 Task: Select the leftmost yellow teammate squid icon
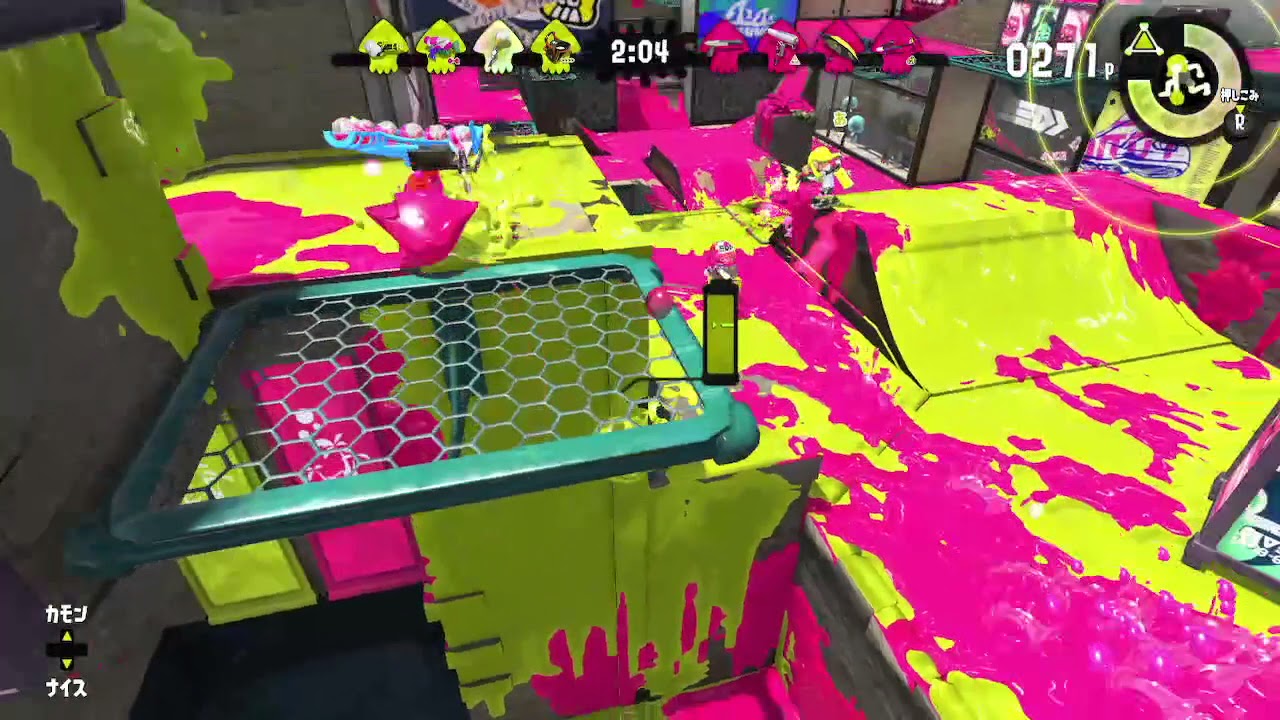[386, 46]
